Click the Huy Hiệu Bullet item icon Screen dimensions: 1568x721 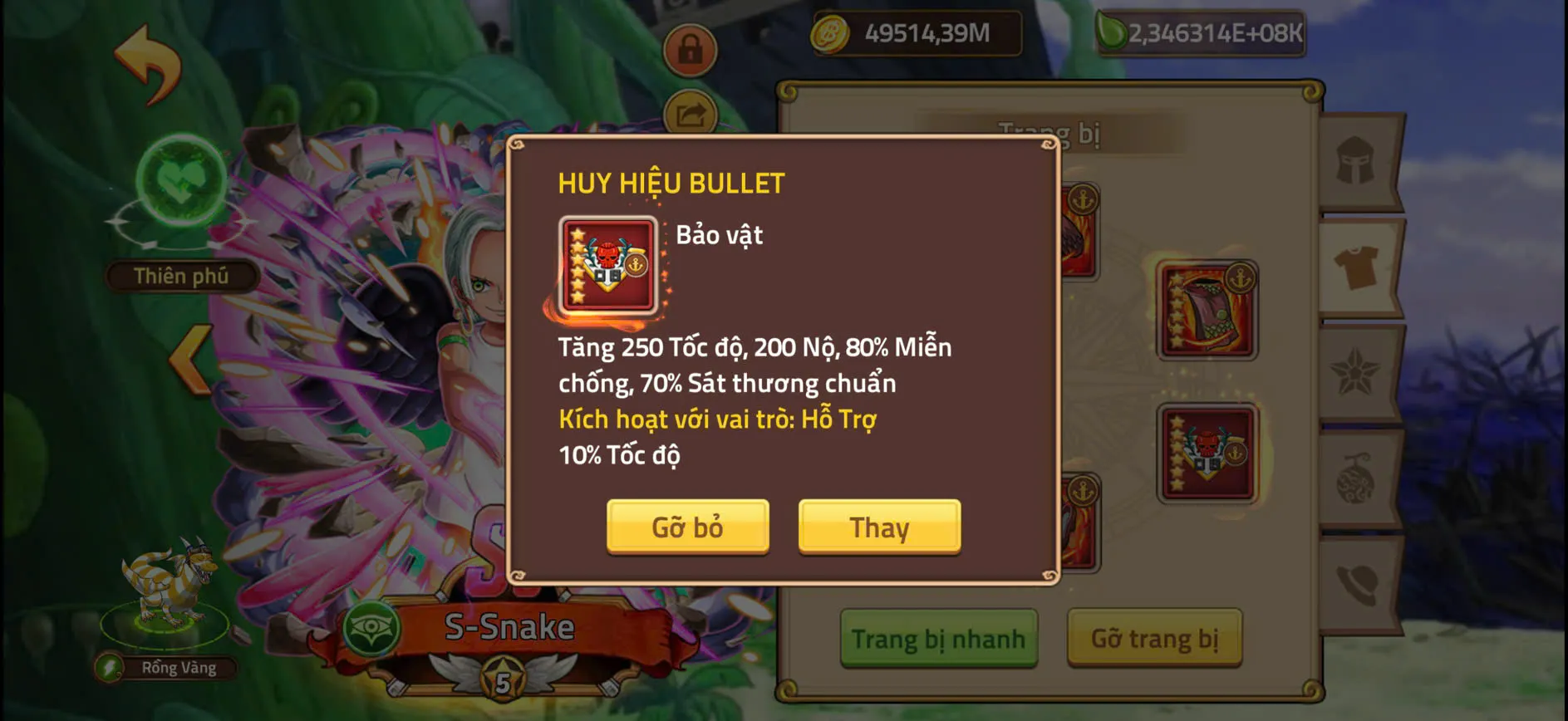coord(608,266)
